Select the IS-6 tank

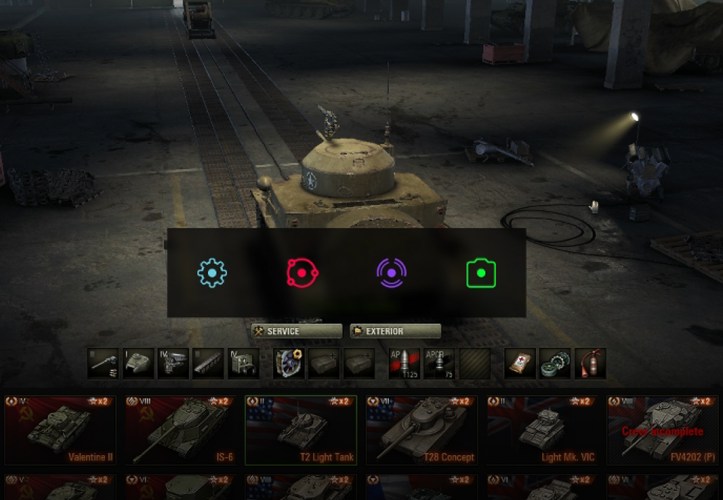pyautogui.click(x=181, y=430)
